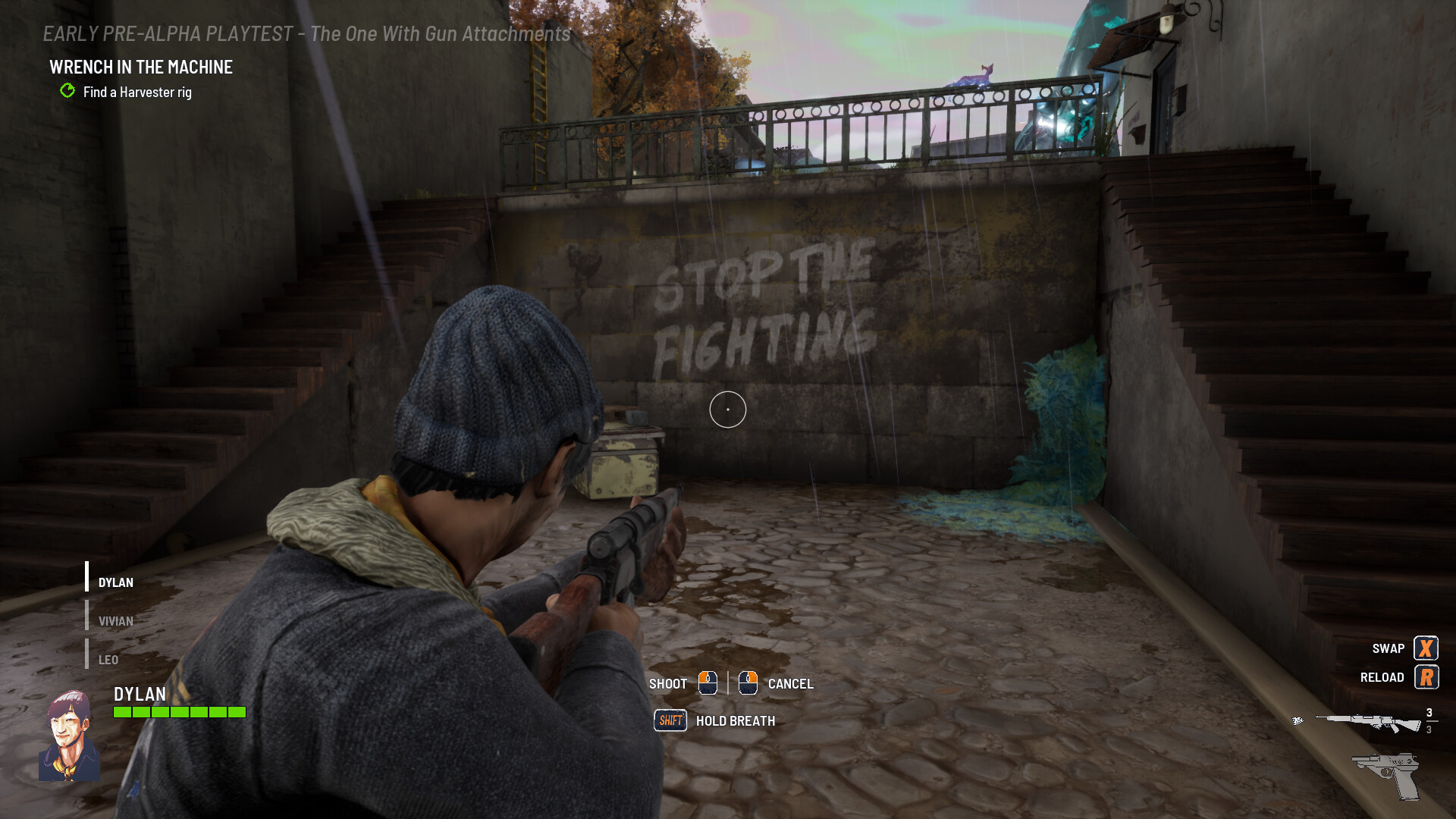Click the orange X key icon for Swap
Viewport: 1456px width, 819px height.
click(x=1426, y=648)
